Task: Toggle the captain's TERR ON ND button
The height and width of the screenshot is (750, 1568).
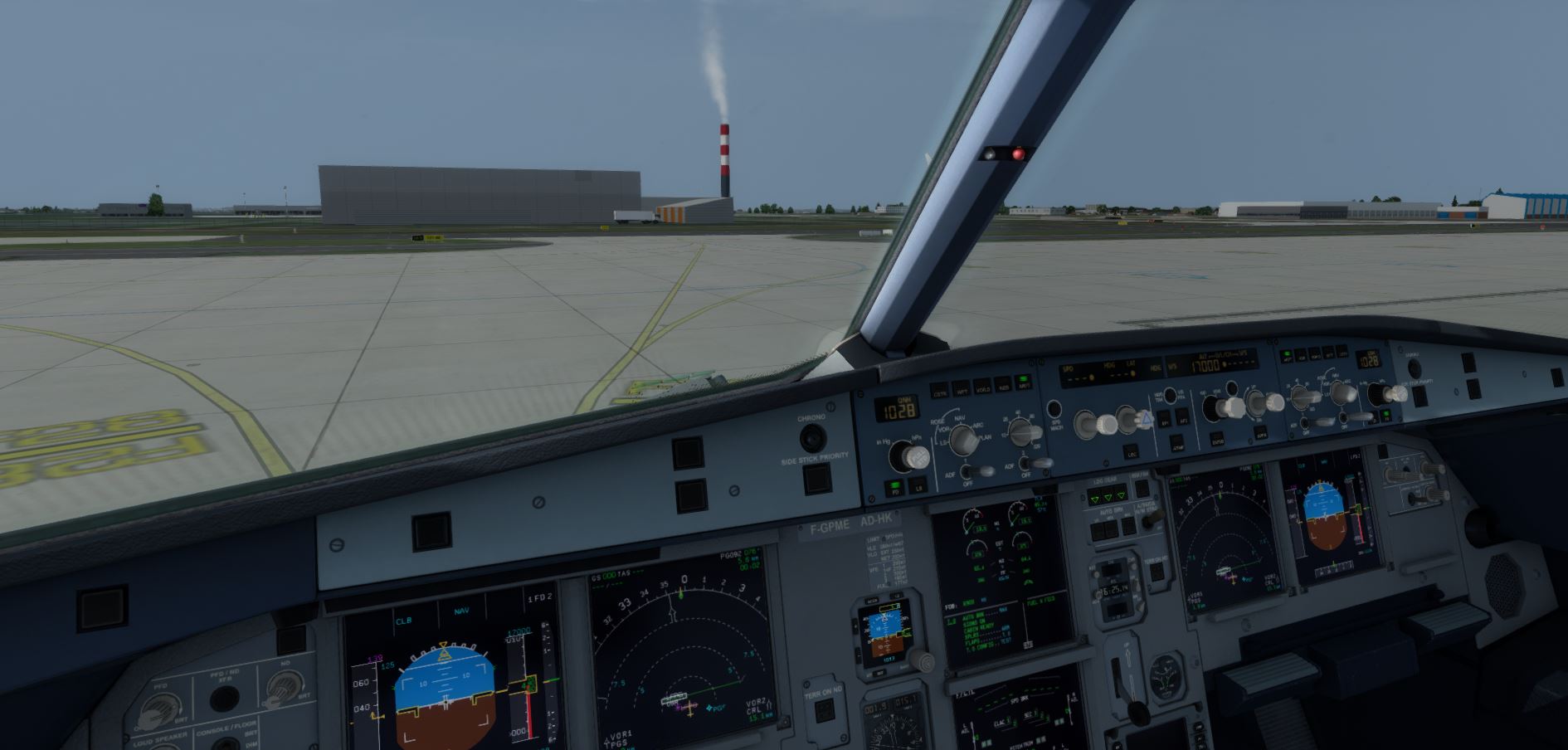Action: [824, 711]
